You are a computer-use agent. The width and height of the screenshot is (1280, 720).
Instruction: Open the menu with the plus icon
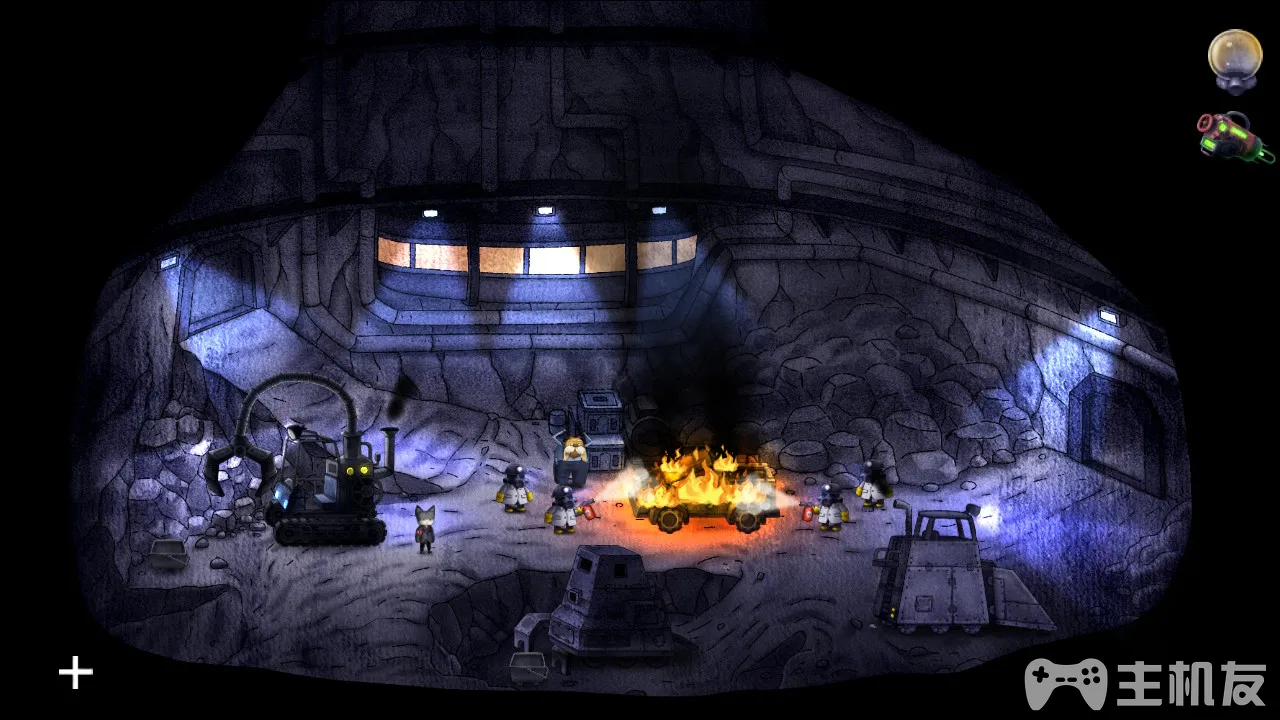[x=76, y=673]
